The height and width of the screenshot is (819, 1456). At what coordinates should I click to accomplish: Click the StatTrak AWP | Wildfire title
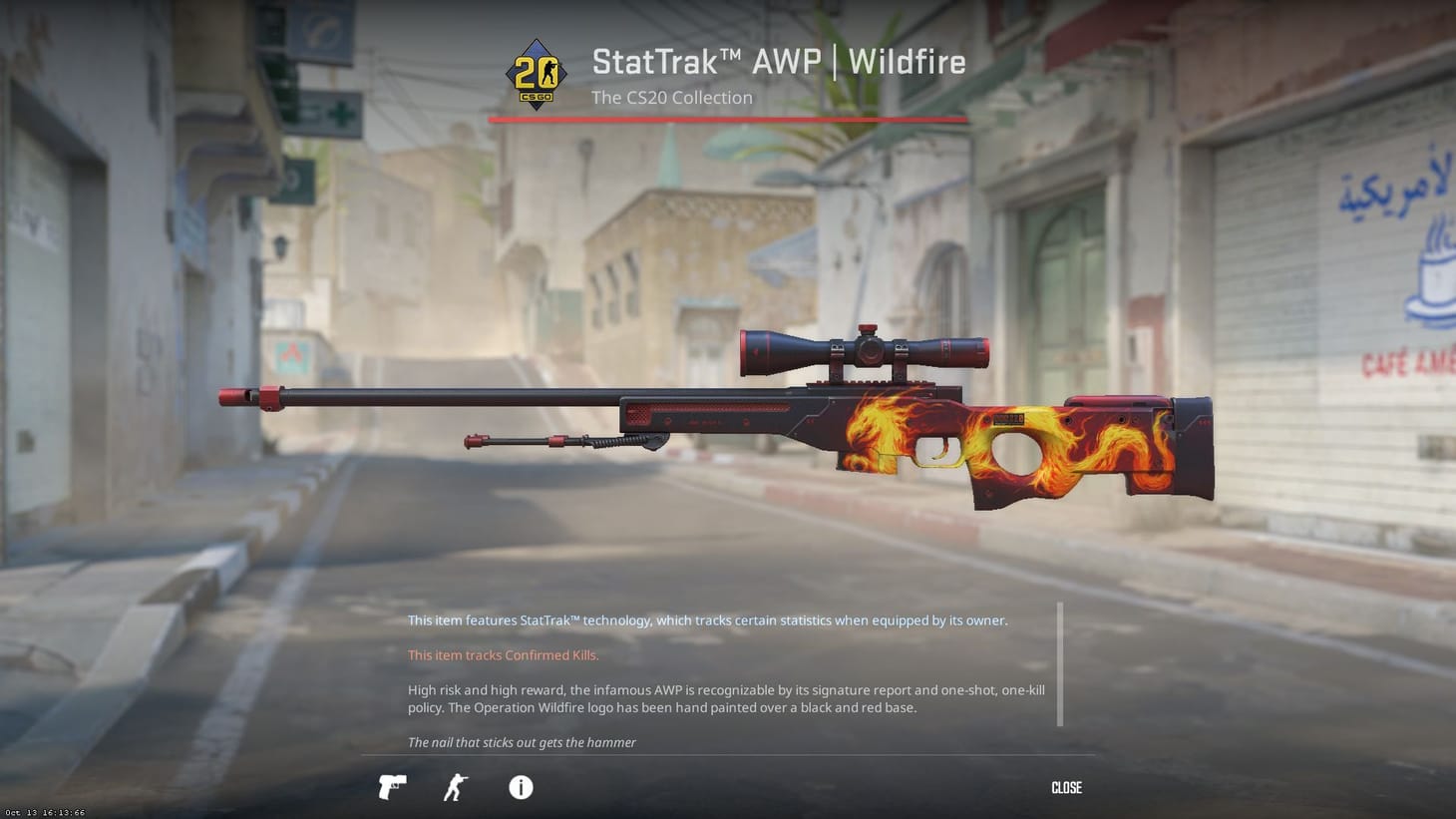(778, 61)
